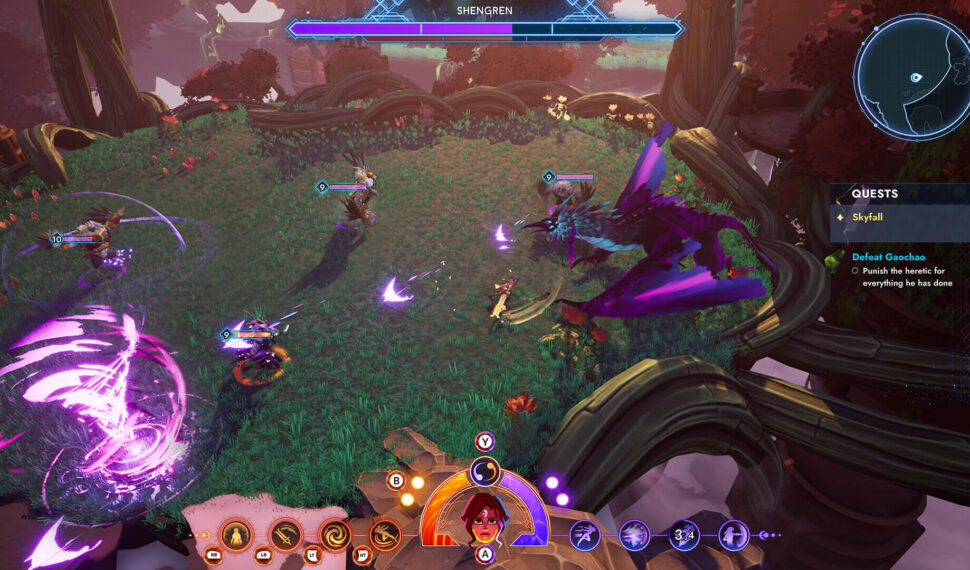Use the orange sword slash ability
This screenshot has height=570, width=970.
(x=286, y=535)
